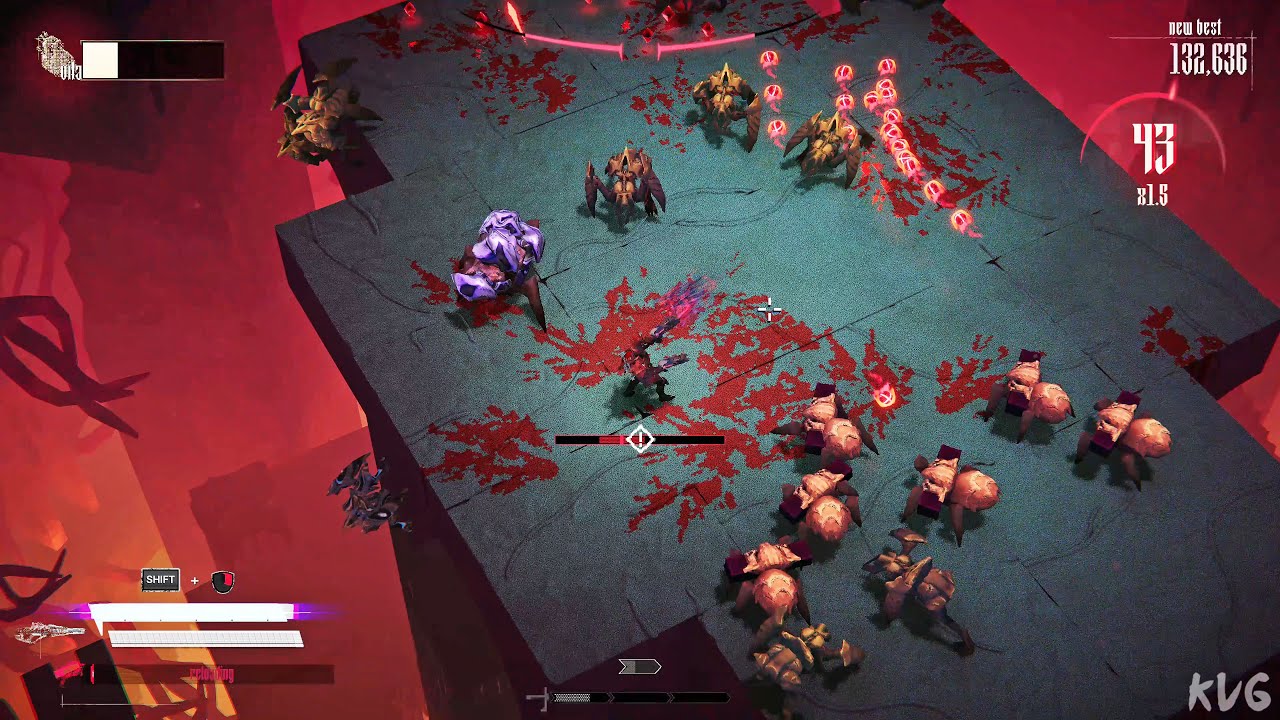The width and height of the screenshot is (1280, 720).
Task: Select the equipped gun weapon icon
Action: [x=52, y=632]
